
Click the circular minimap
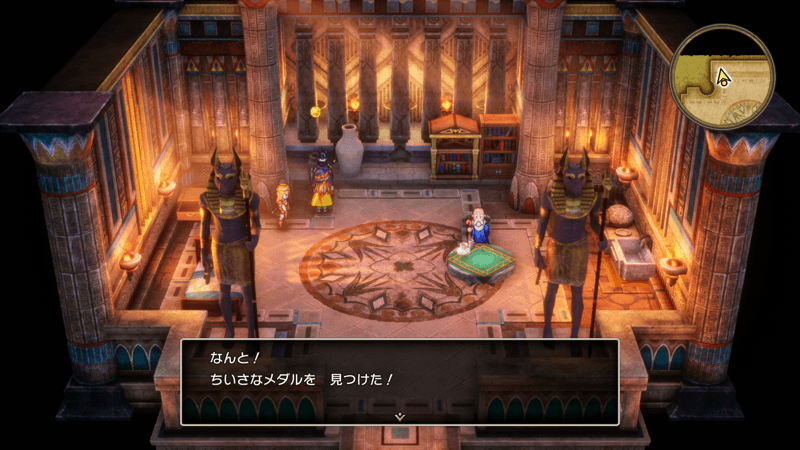click(x=722, y=72)
